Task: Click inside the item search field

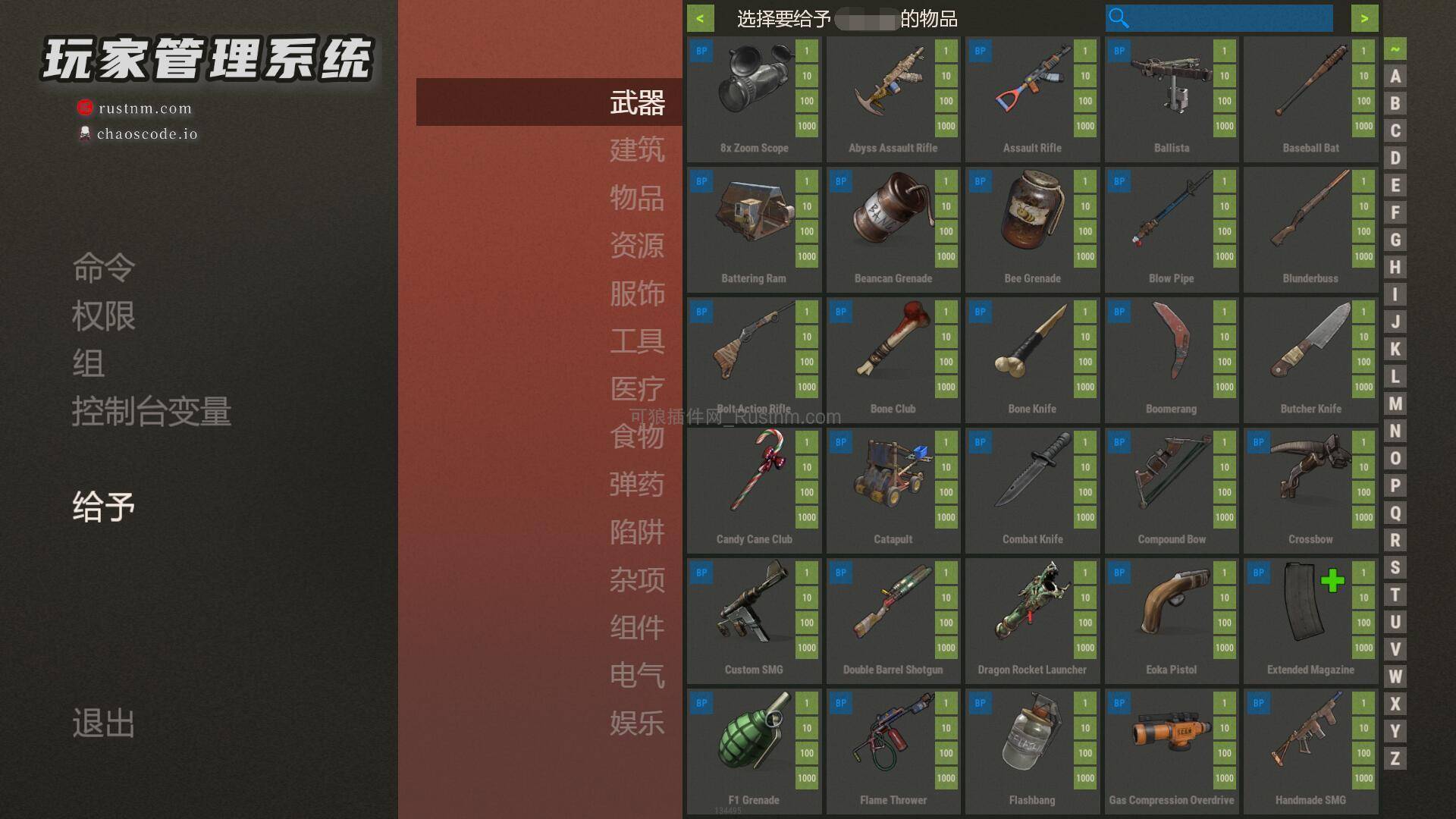Action: 1221,18
